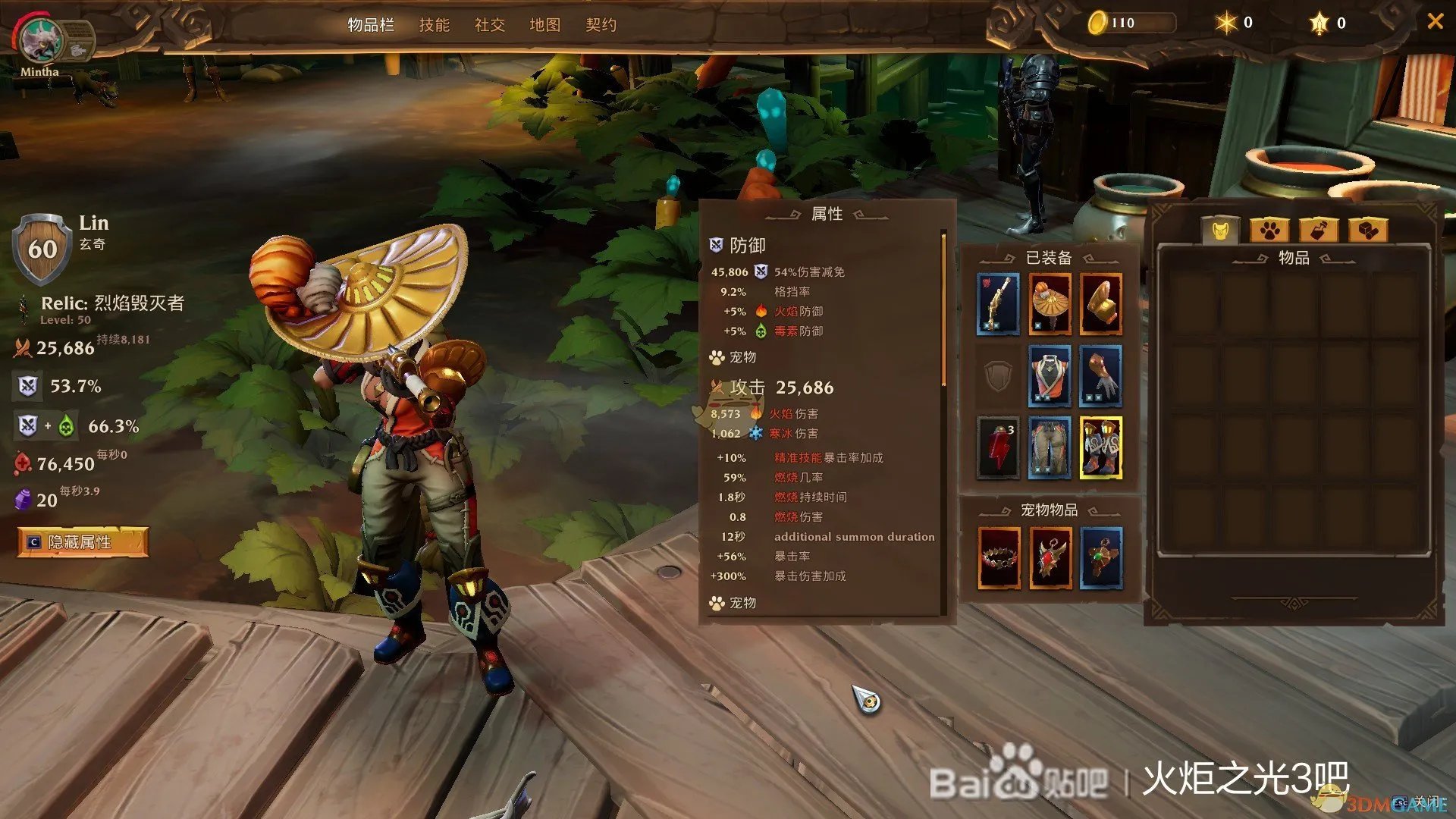Select the red relic item with stack of 3
The height and width of the screenshot is (819, 1456).
tap(998, 449)
